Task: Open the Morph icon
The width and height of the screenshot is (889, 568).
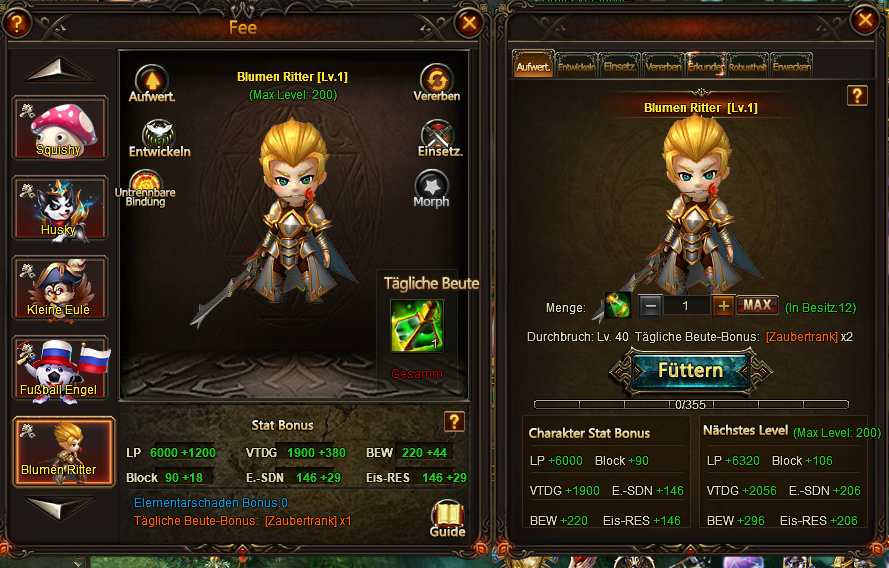Action: (431, 187)
